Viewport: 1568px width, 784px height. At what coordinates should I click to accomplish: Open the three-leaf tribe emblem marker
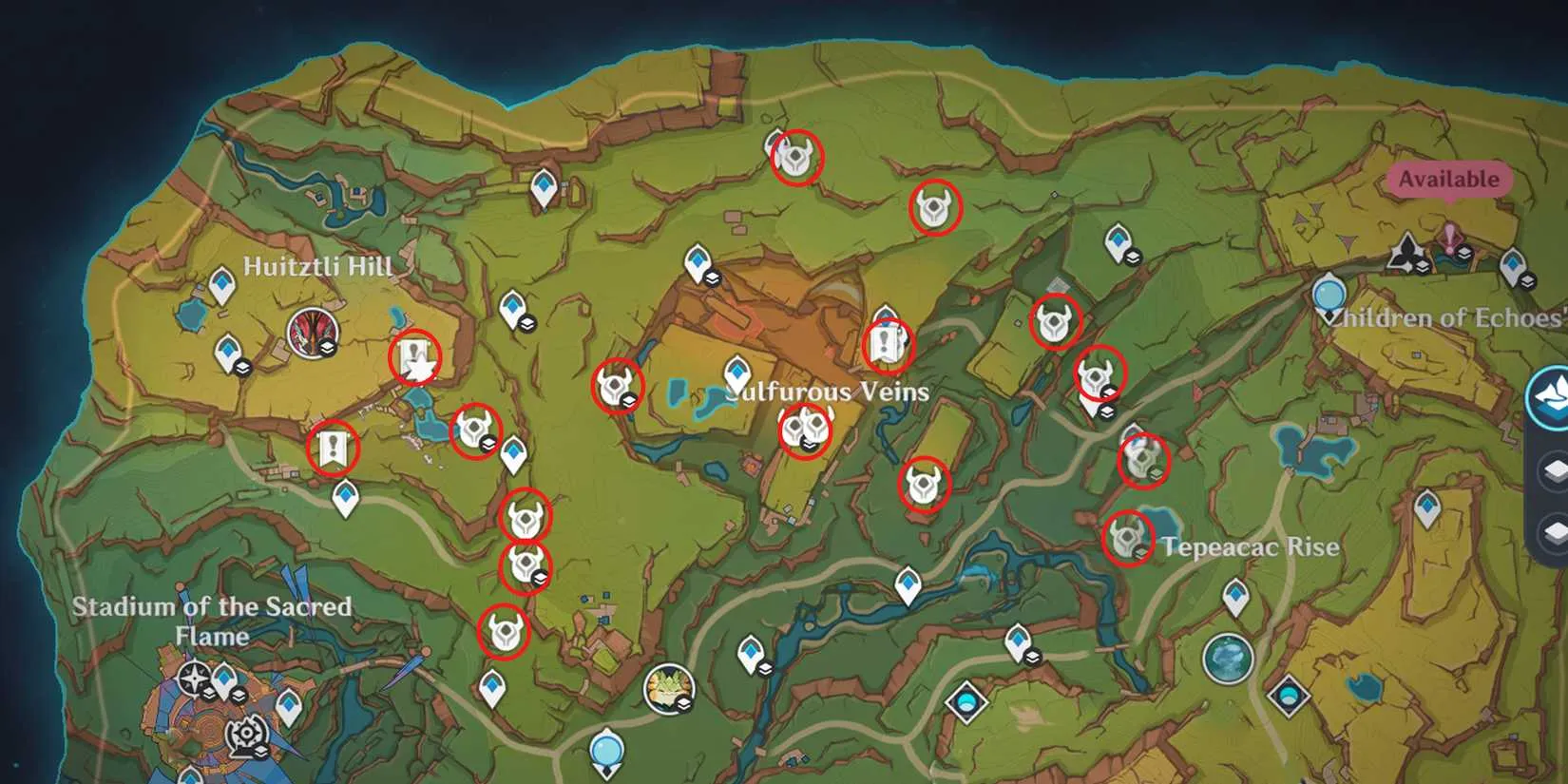tap(1406, 253)
